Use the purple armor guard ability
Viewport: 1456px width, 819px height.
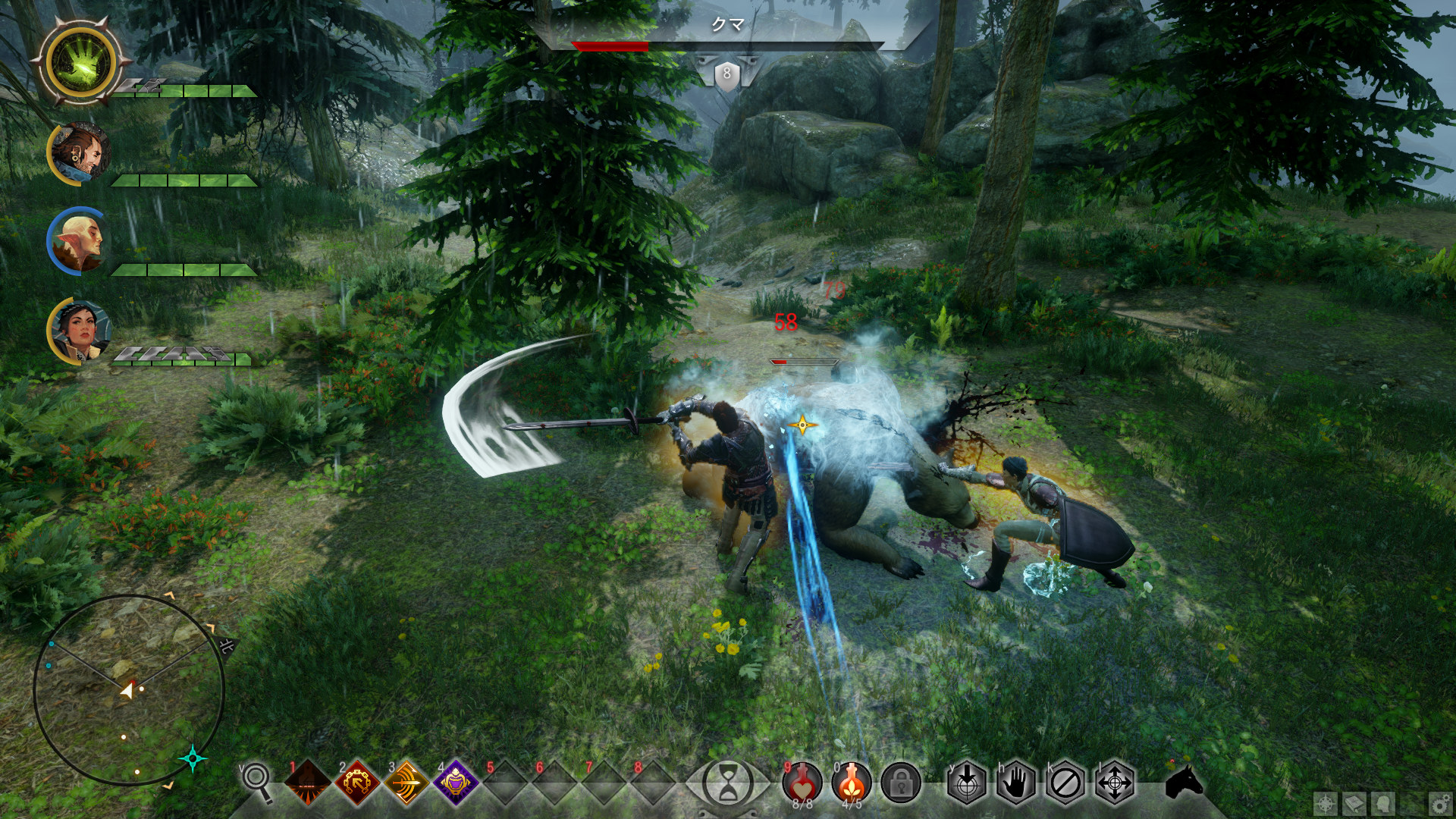456,782
